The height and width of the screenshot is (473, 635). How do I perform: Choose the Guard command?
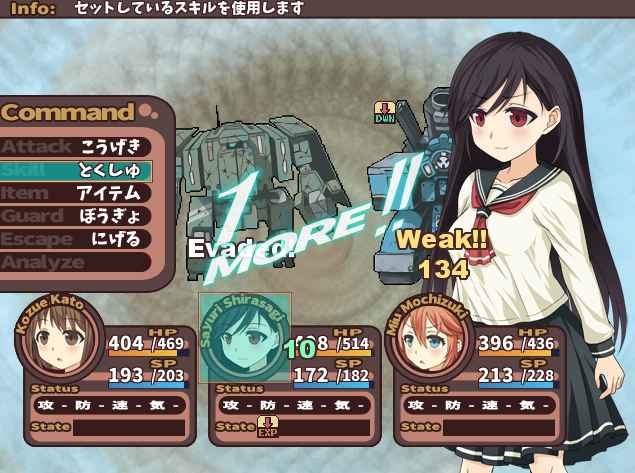(76, 216)
